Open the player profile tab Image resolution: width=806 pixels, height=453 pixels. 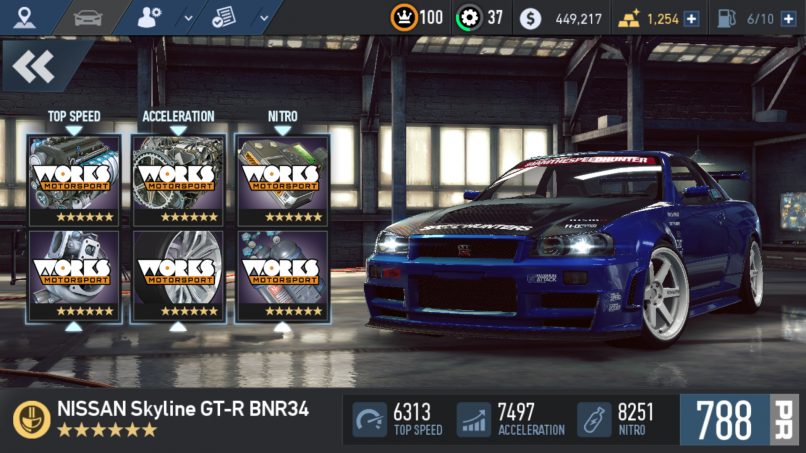(150, 17)
